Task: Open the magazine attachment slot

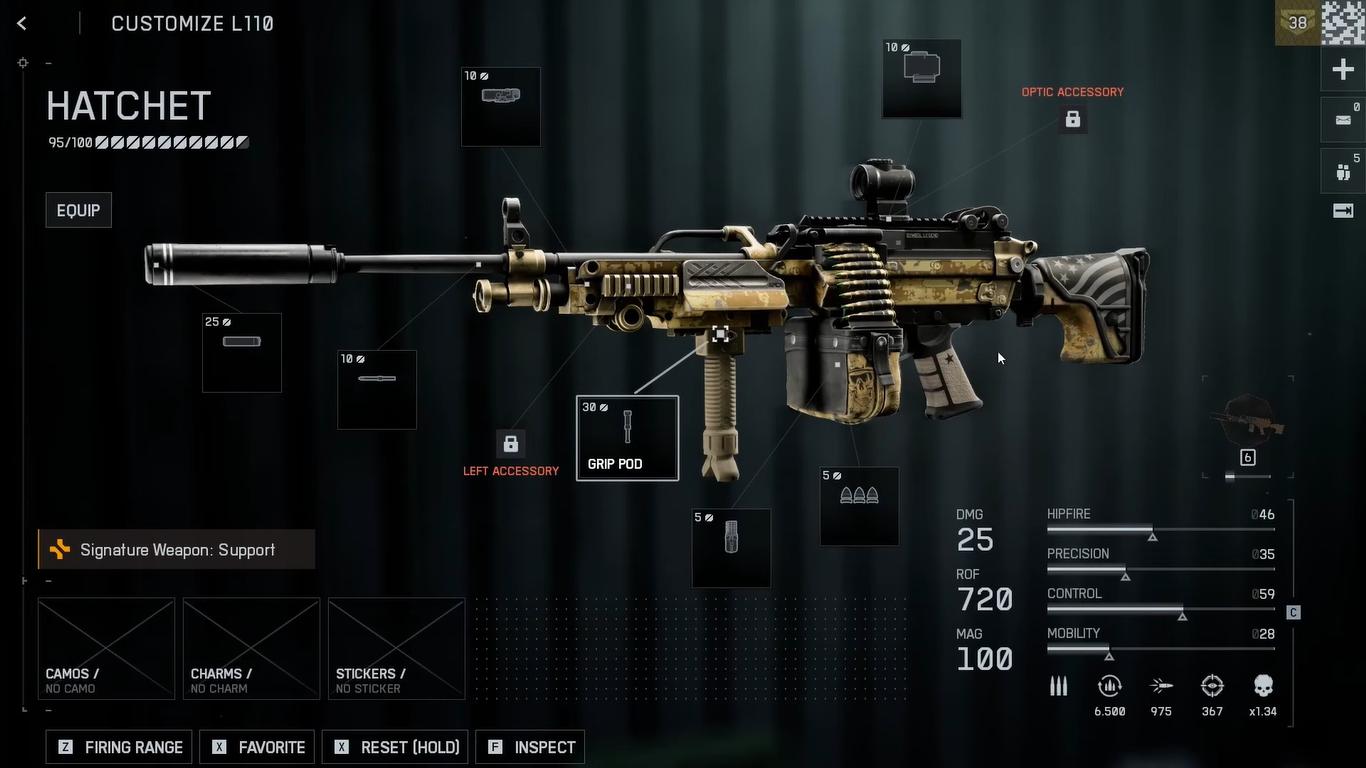Action: [731, 547]
